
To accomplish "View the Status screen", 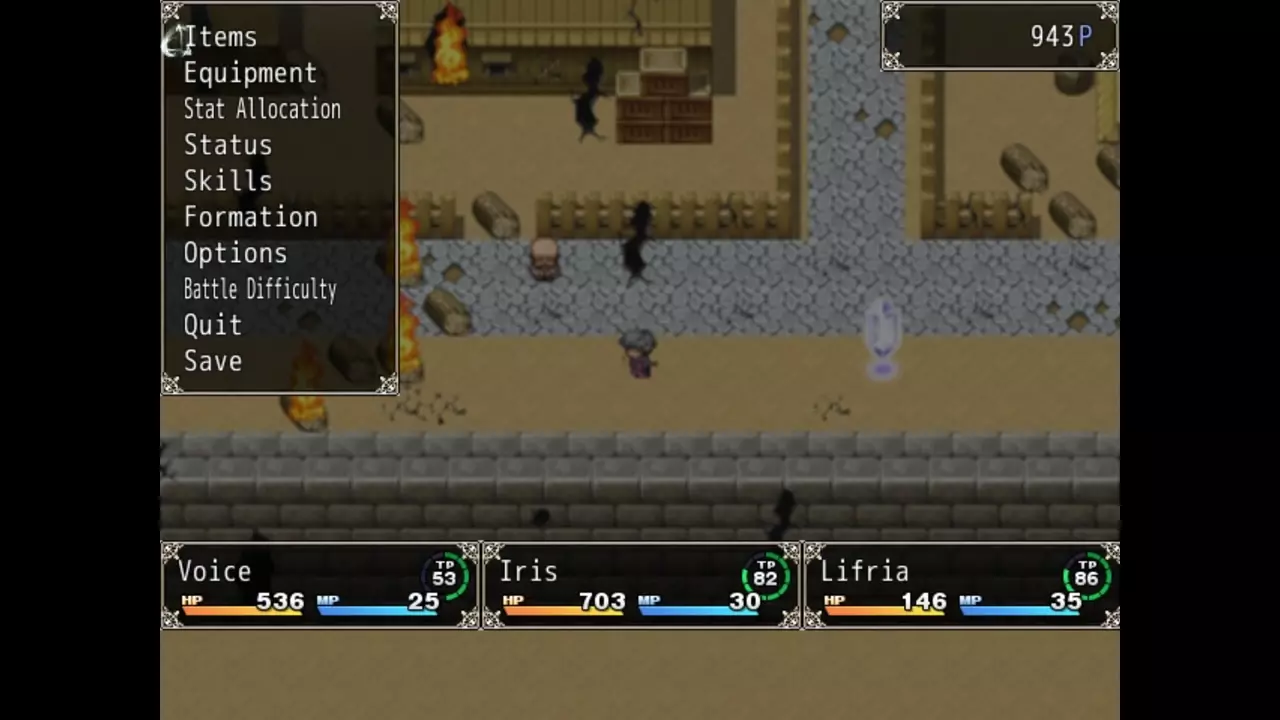I will (x=228, y=146).
